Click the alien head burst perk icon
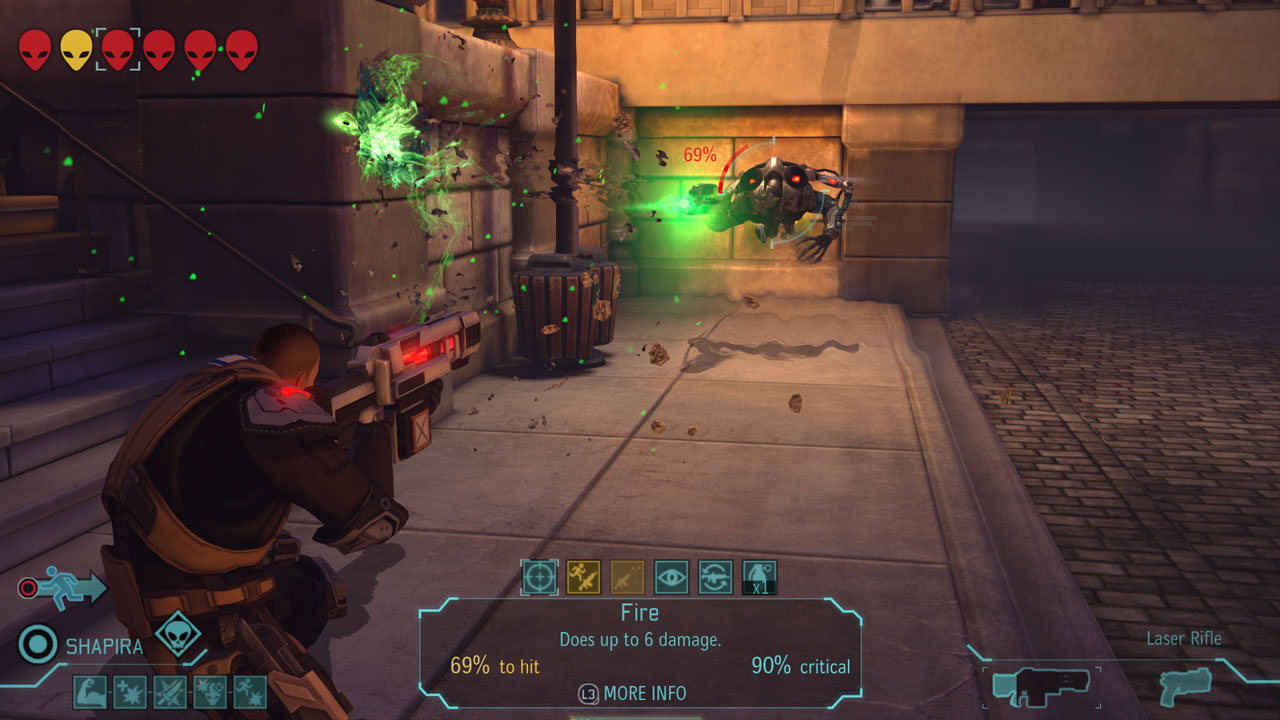This screenshot has height=720, width=1280. tap(210, 692)
